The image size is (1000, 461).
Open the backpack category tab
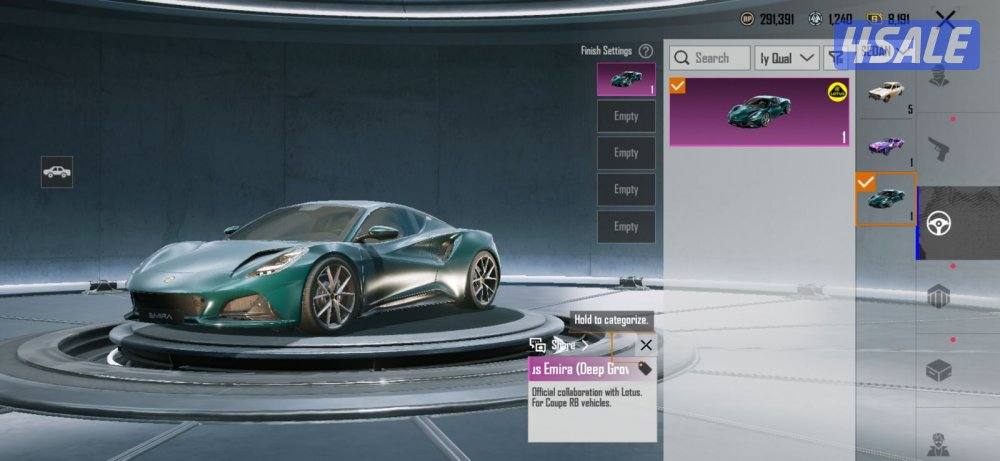tap(938, 297)
